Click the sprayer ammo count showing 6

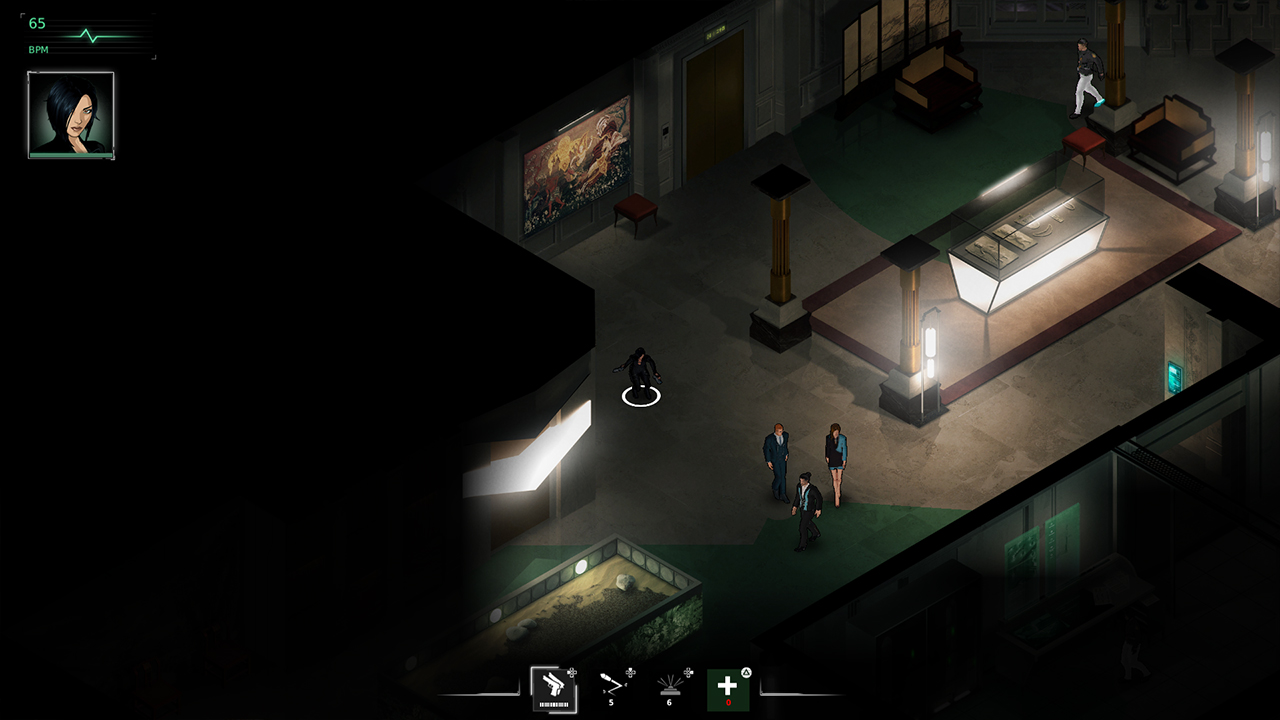pyautogui.click(x=669, y=702)
